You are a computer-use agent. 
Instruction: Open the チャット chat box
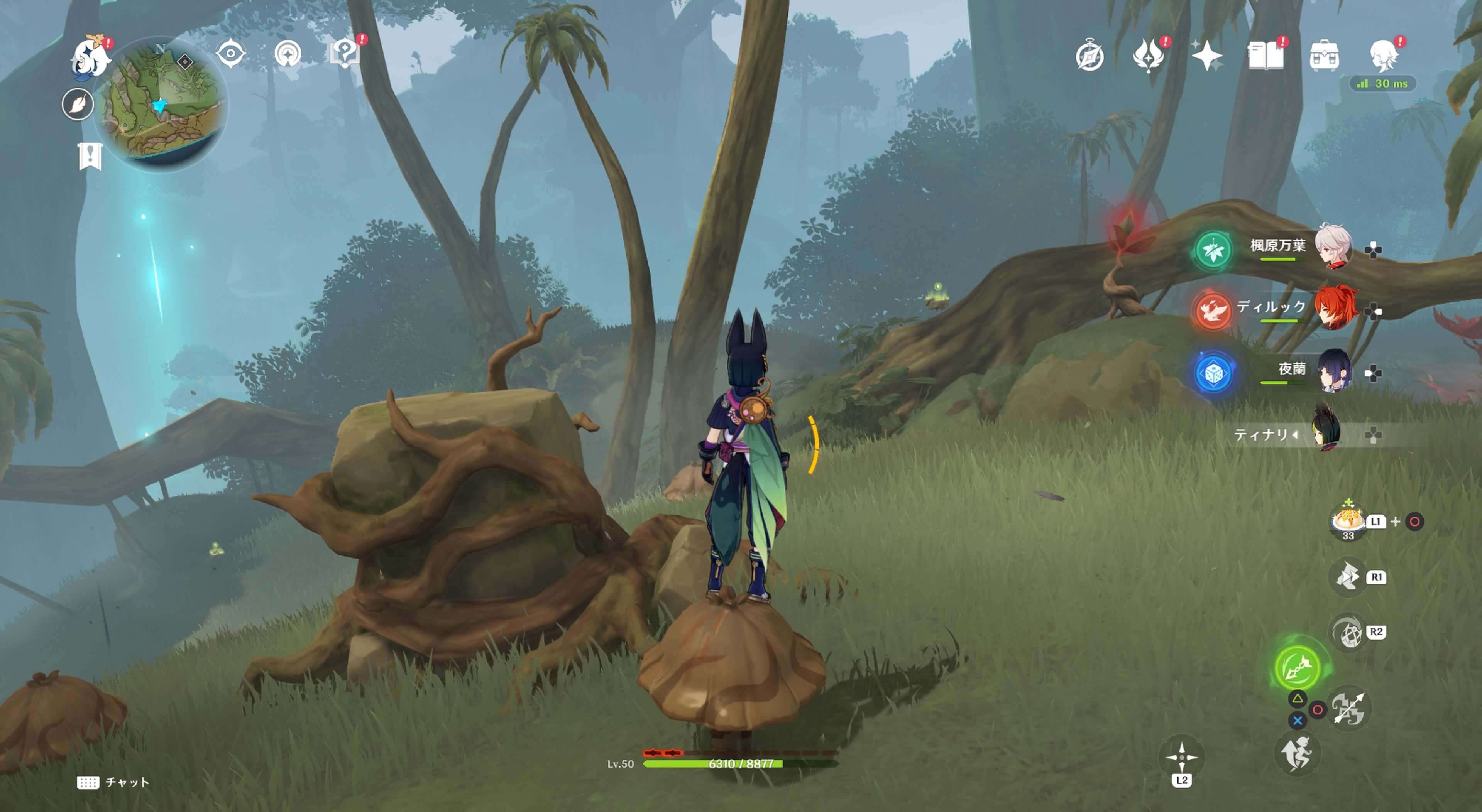click(114, 782)
